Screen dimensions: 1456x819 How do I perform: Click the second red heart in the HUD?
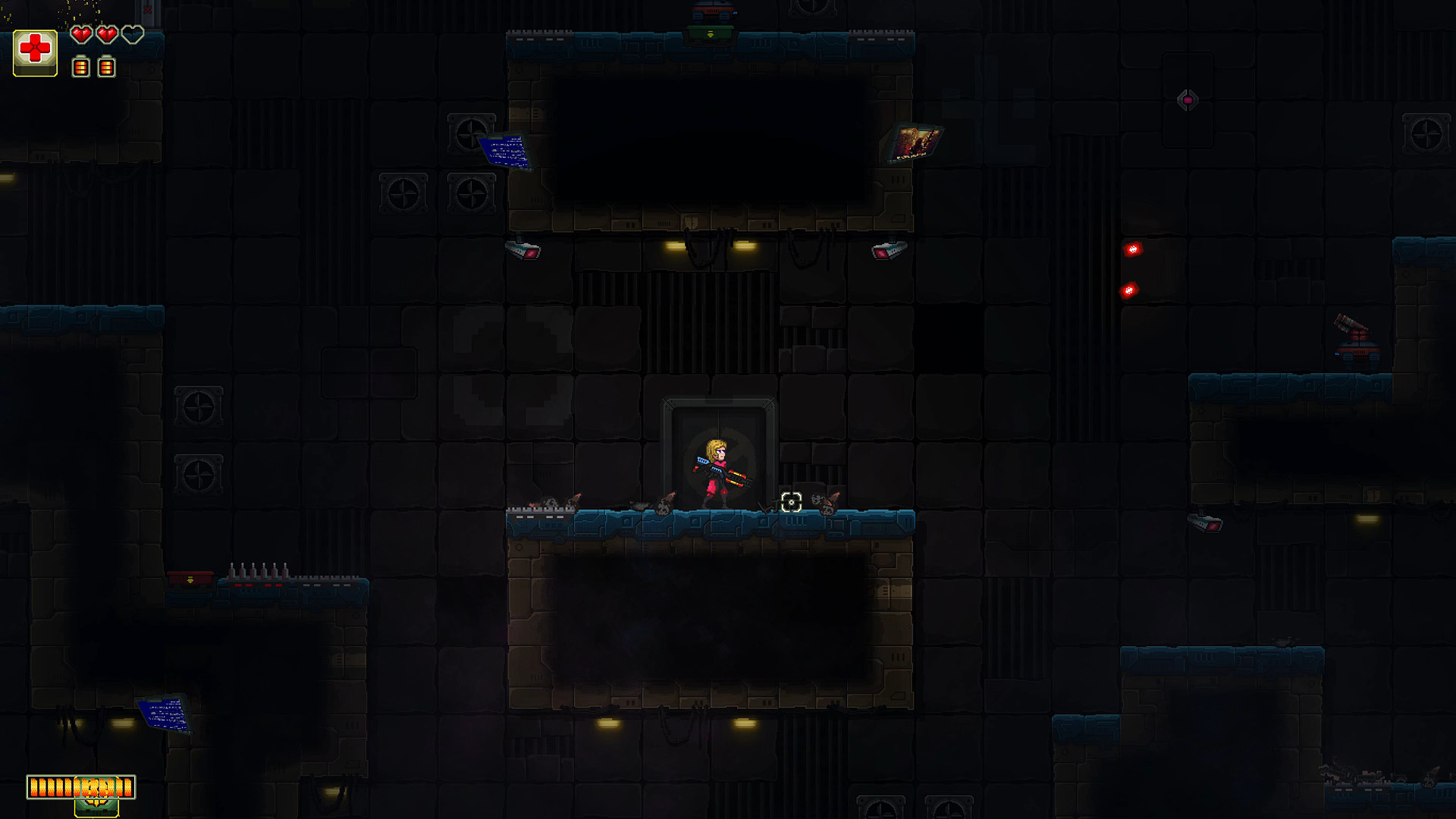106,34
